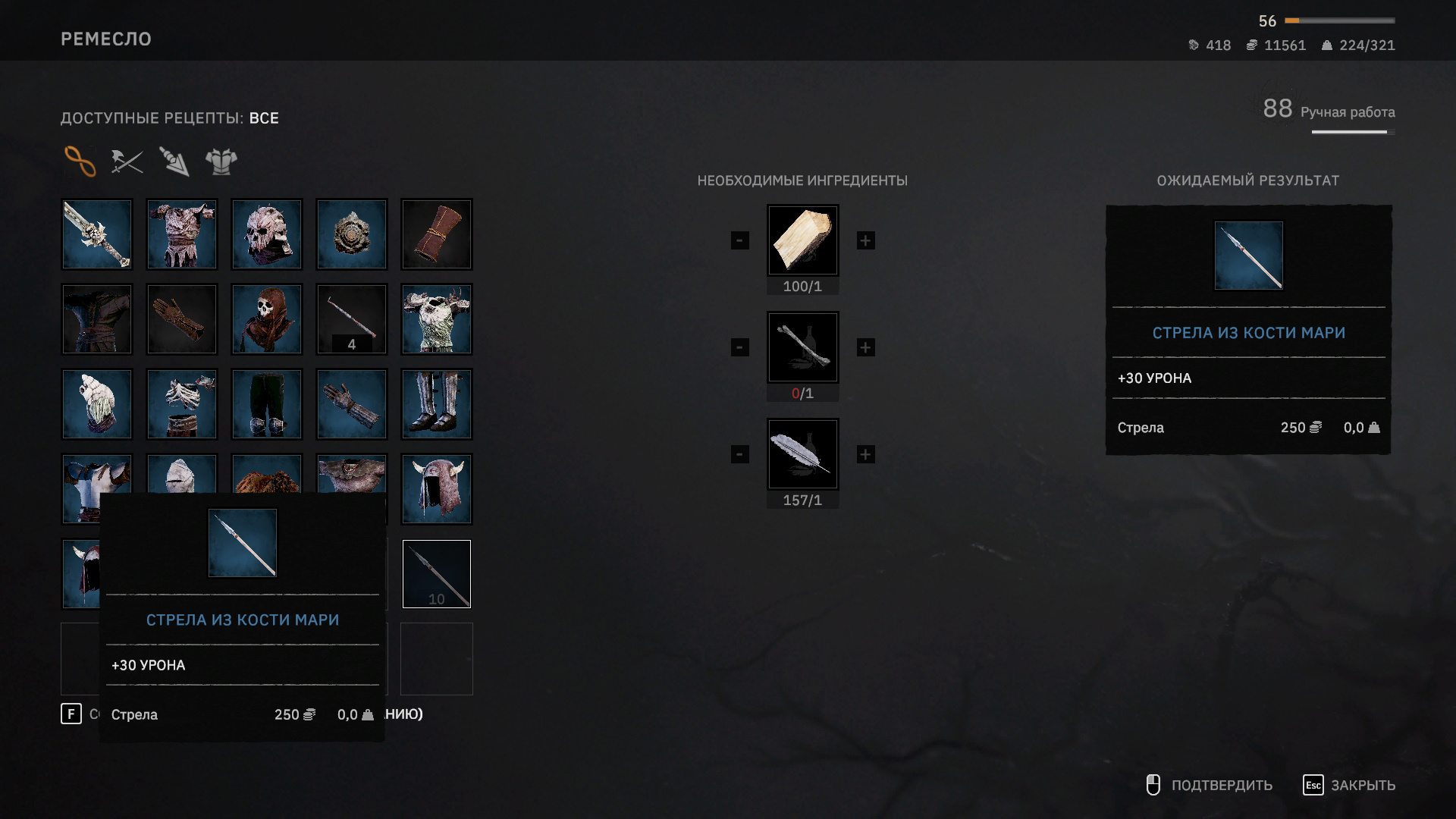Increase the wood ingredient amount

tap(865, 240)
